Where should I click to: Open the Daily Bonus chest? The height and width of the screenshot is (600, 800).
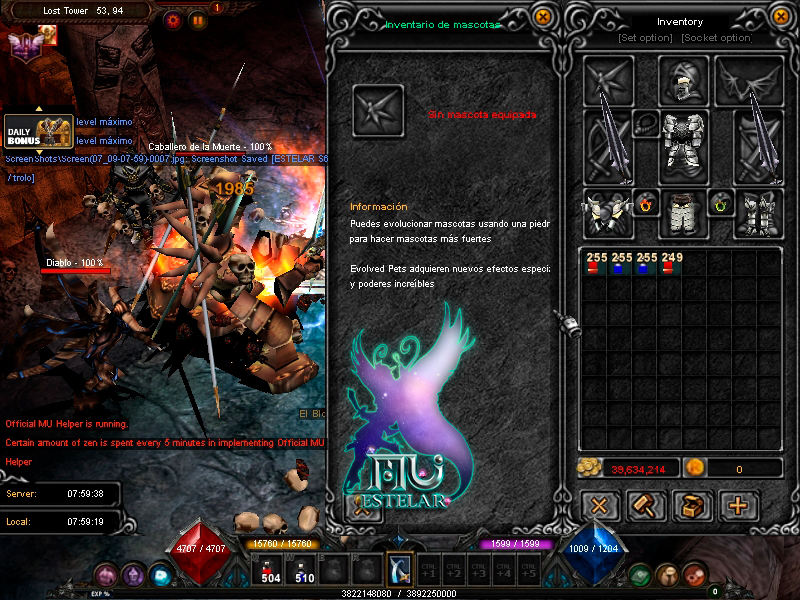point(38,133)
